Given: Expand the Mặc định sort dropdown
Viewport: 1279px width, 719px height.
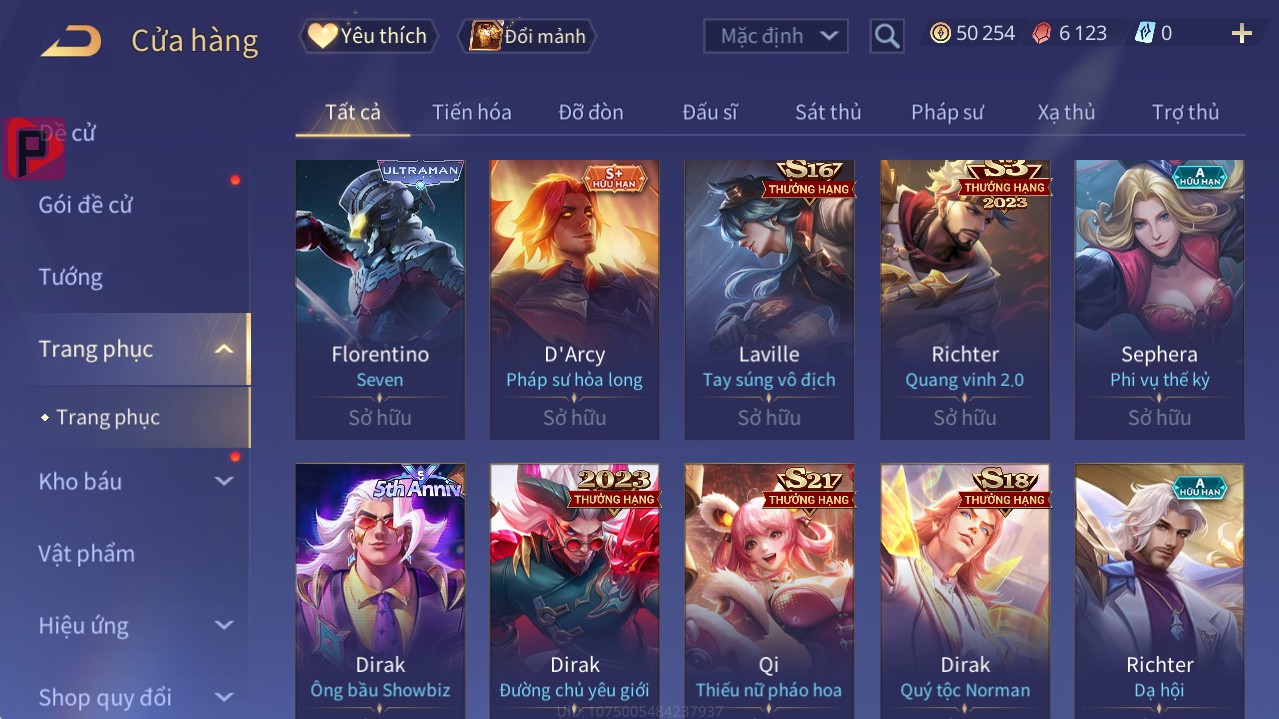Looking at the screenshot, I should point(776,36).
